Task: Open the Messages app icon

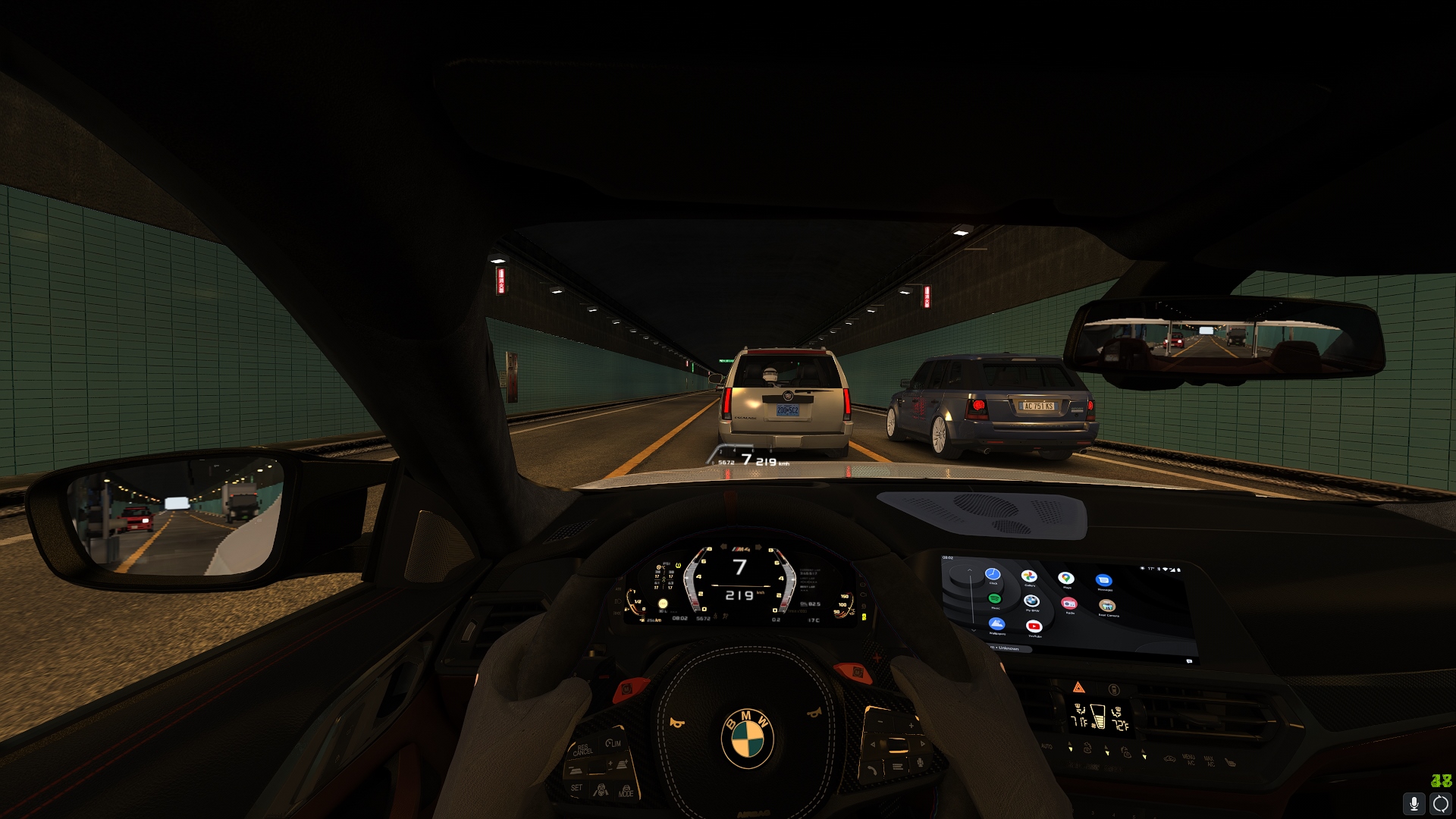Action: click(1104, 581)
